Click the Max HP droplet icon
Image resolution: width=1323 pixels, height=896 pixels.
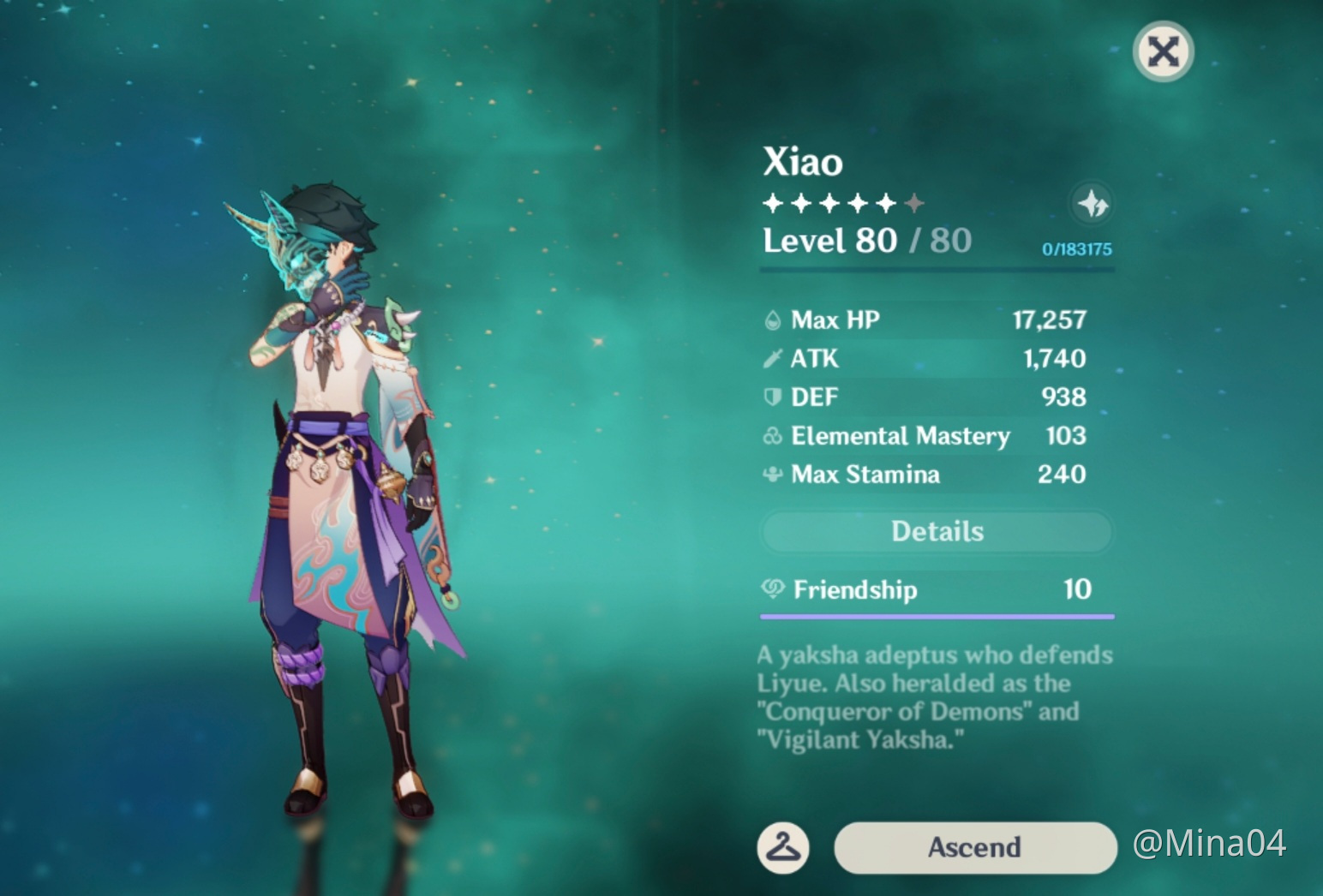click(x=772, y=320)
